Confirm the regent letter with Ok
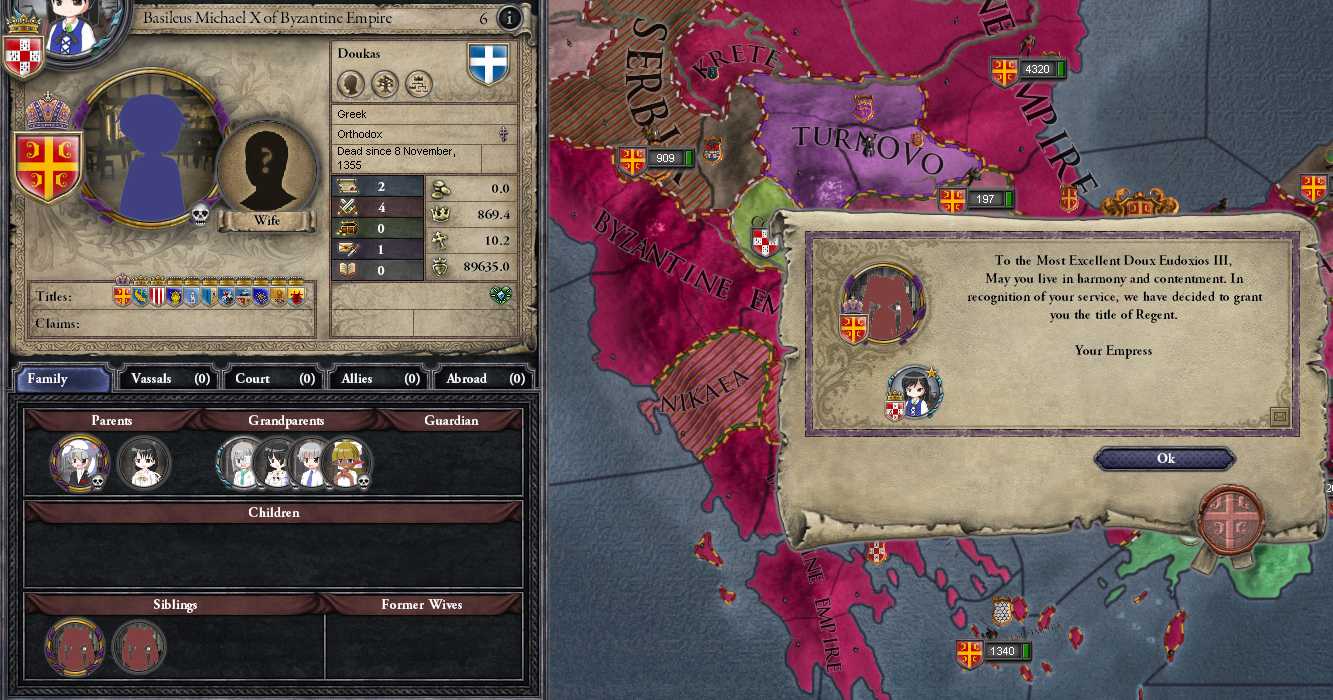 pos(1165,459)
